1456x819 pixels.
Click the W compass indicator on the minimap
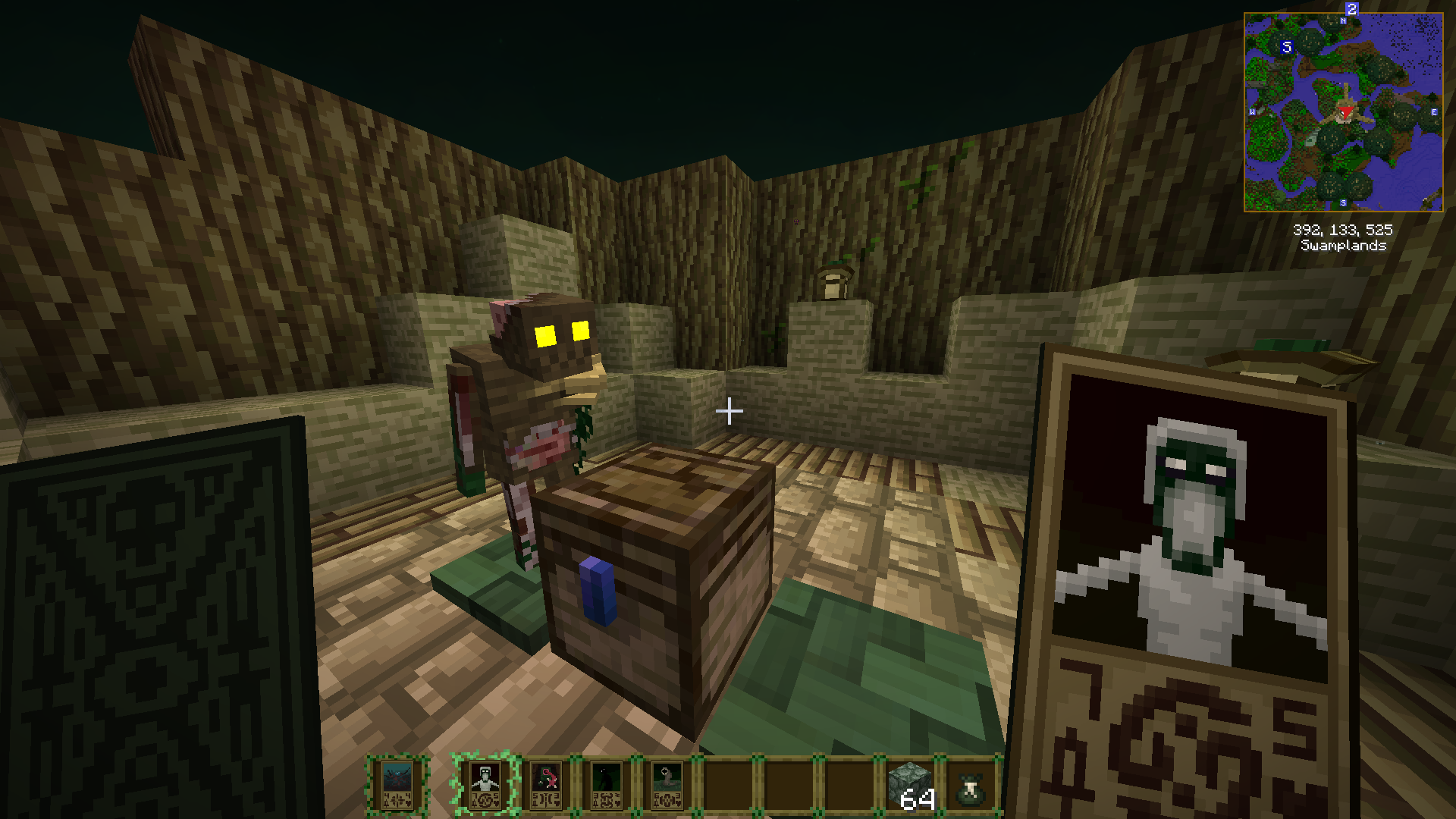pos(1253,112)
